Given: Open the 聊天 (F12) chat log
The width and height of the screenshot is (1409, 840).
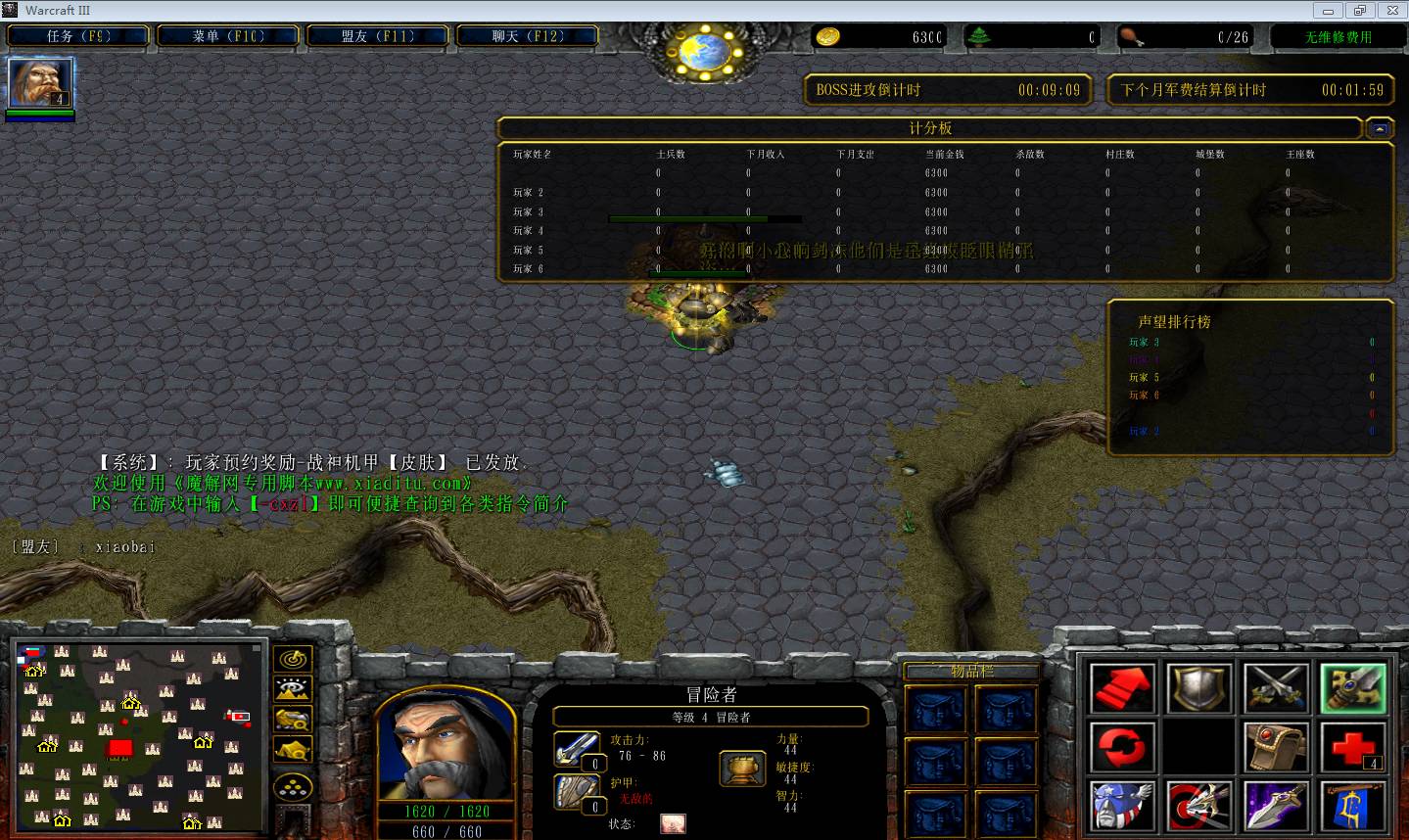Looking at the screenshot, I should (x=528, y=36).
